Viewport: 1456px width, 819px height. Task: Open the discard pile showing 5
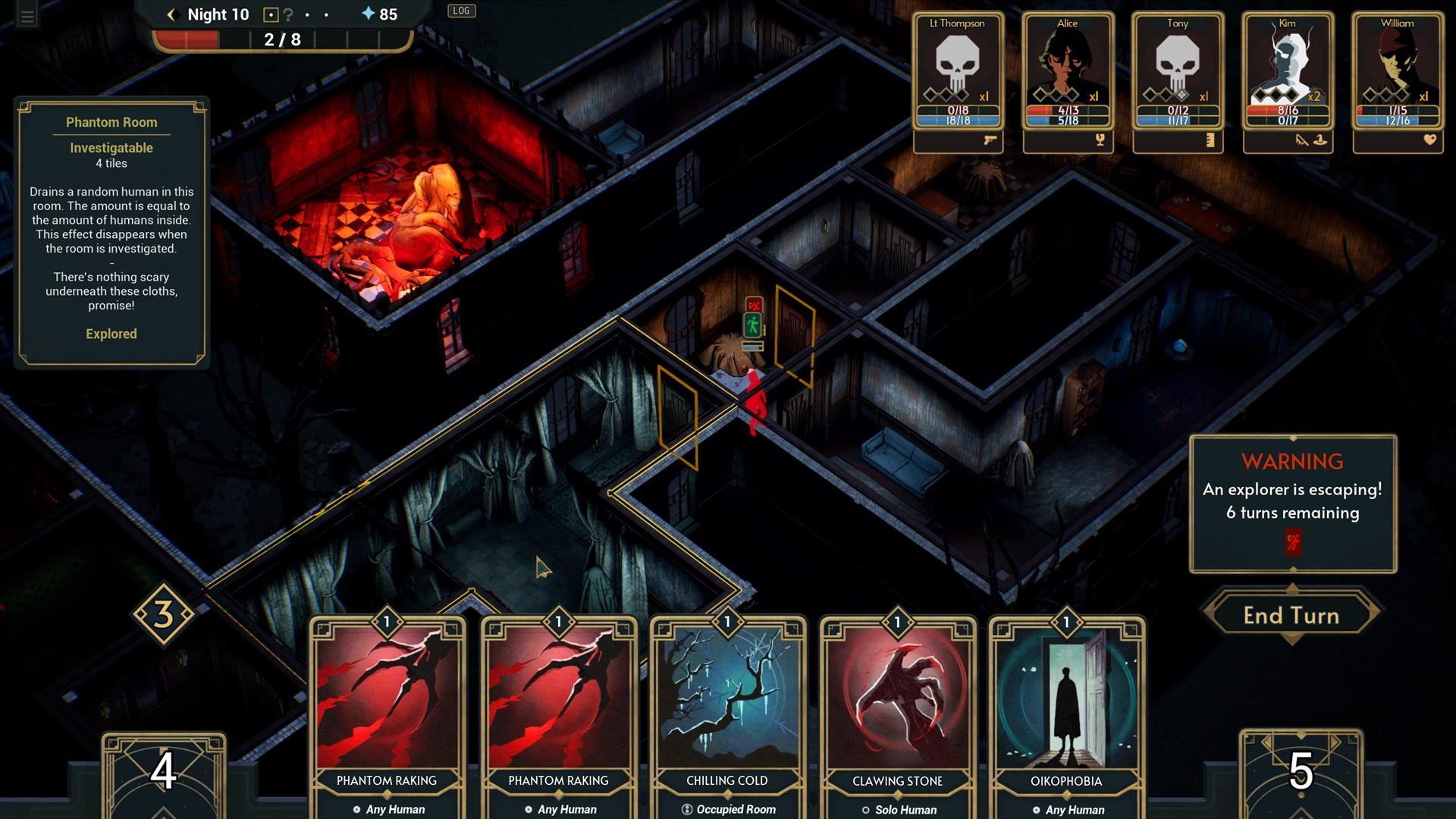coord(1301,772)
